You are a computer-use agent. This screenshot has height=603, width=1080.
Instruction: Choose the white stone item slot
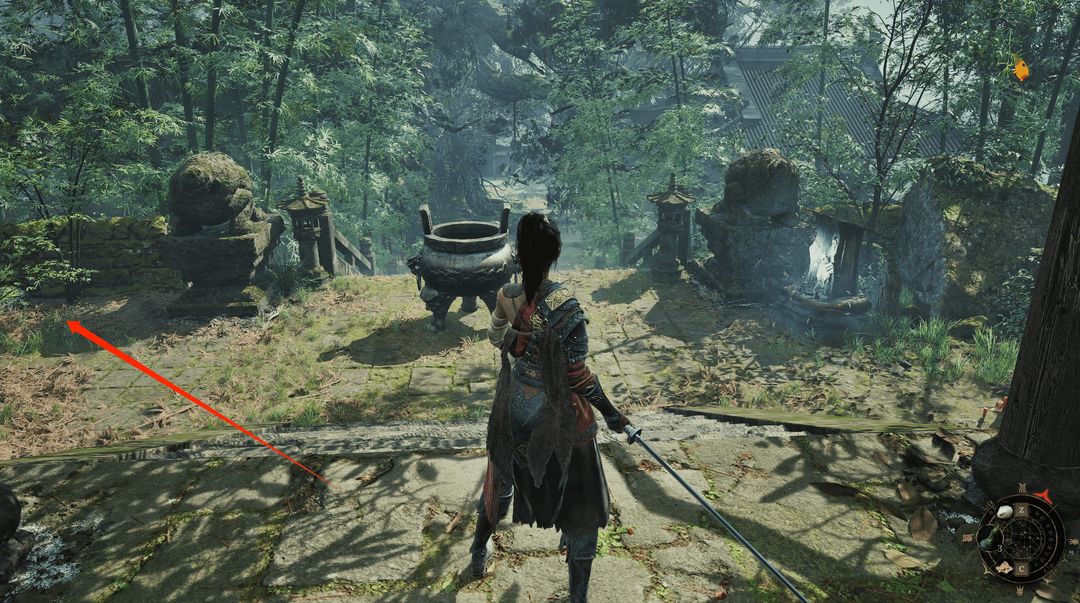1003,513
